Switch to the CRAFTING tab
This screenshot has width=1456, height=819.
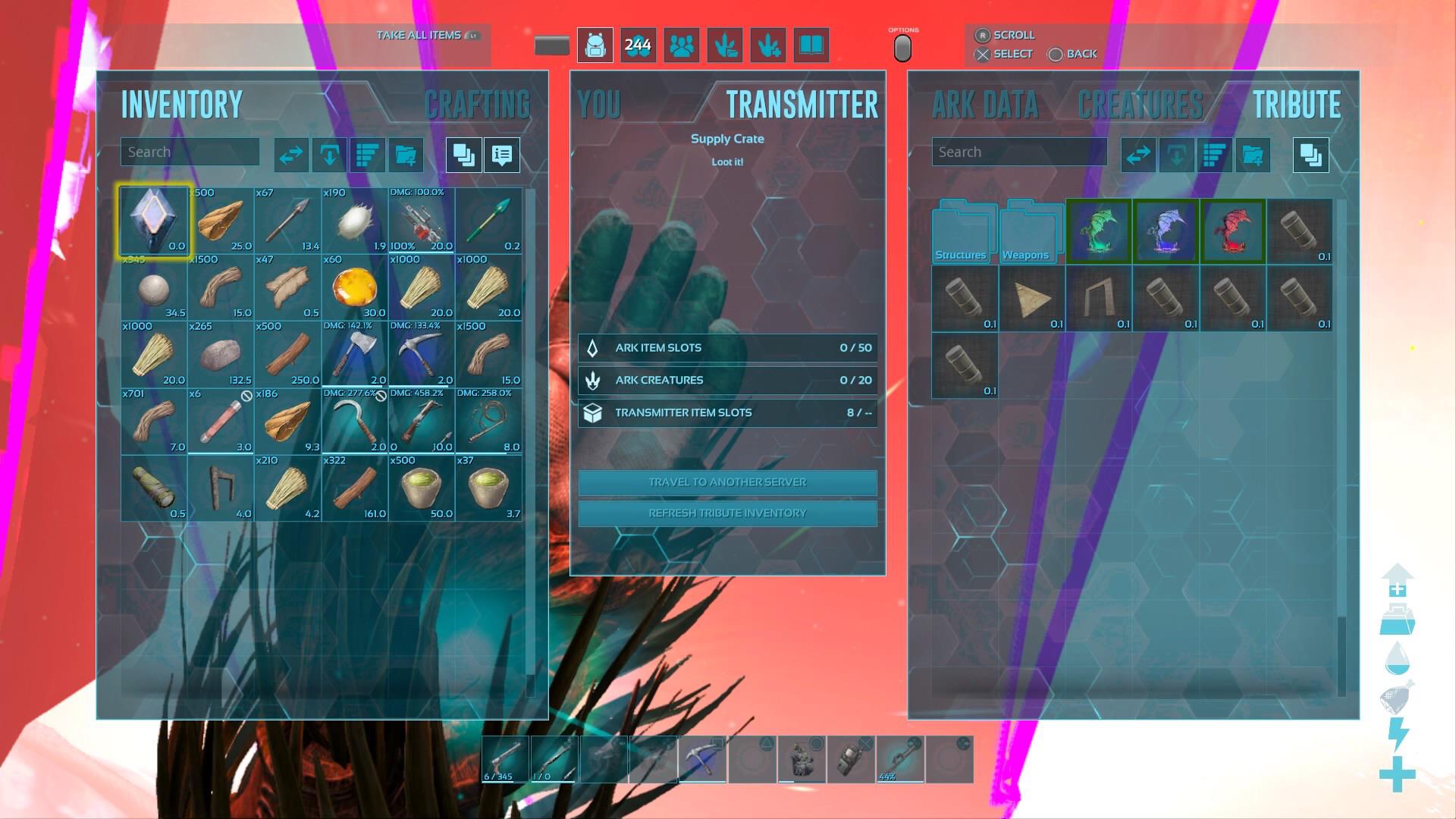[x=478, y=104]
